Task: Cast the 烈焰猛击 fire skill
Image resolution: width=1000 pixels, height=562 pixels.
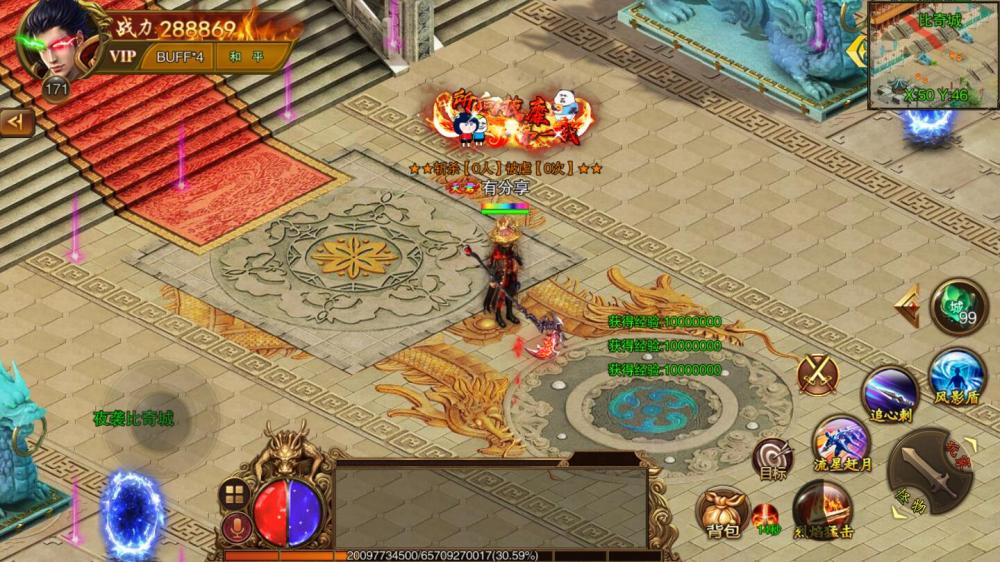Action: click(x=822, y=509)
